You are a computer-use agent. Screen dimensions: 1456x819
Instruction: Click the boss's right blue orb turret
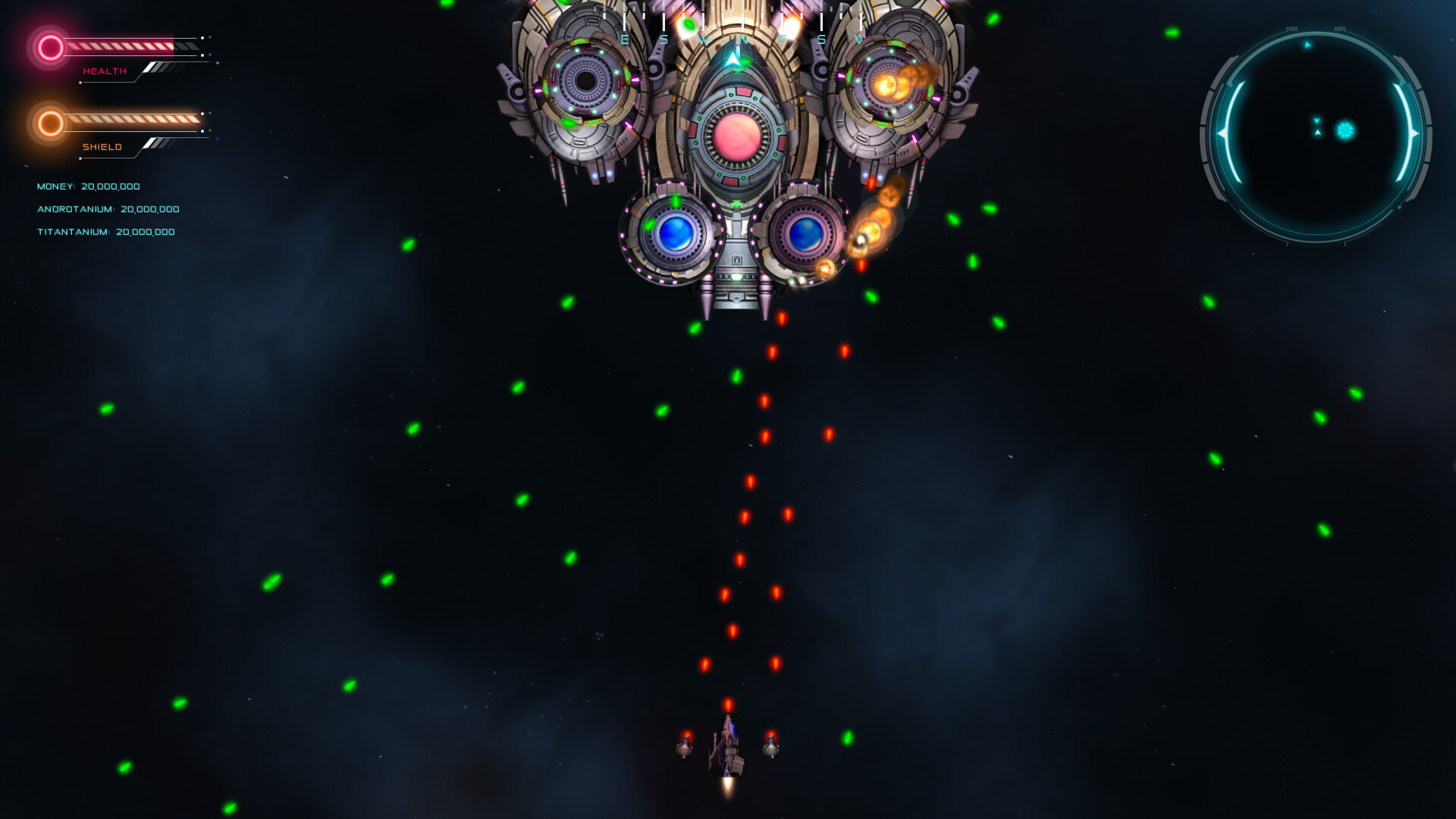point(805,235)
